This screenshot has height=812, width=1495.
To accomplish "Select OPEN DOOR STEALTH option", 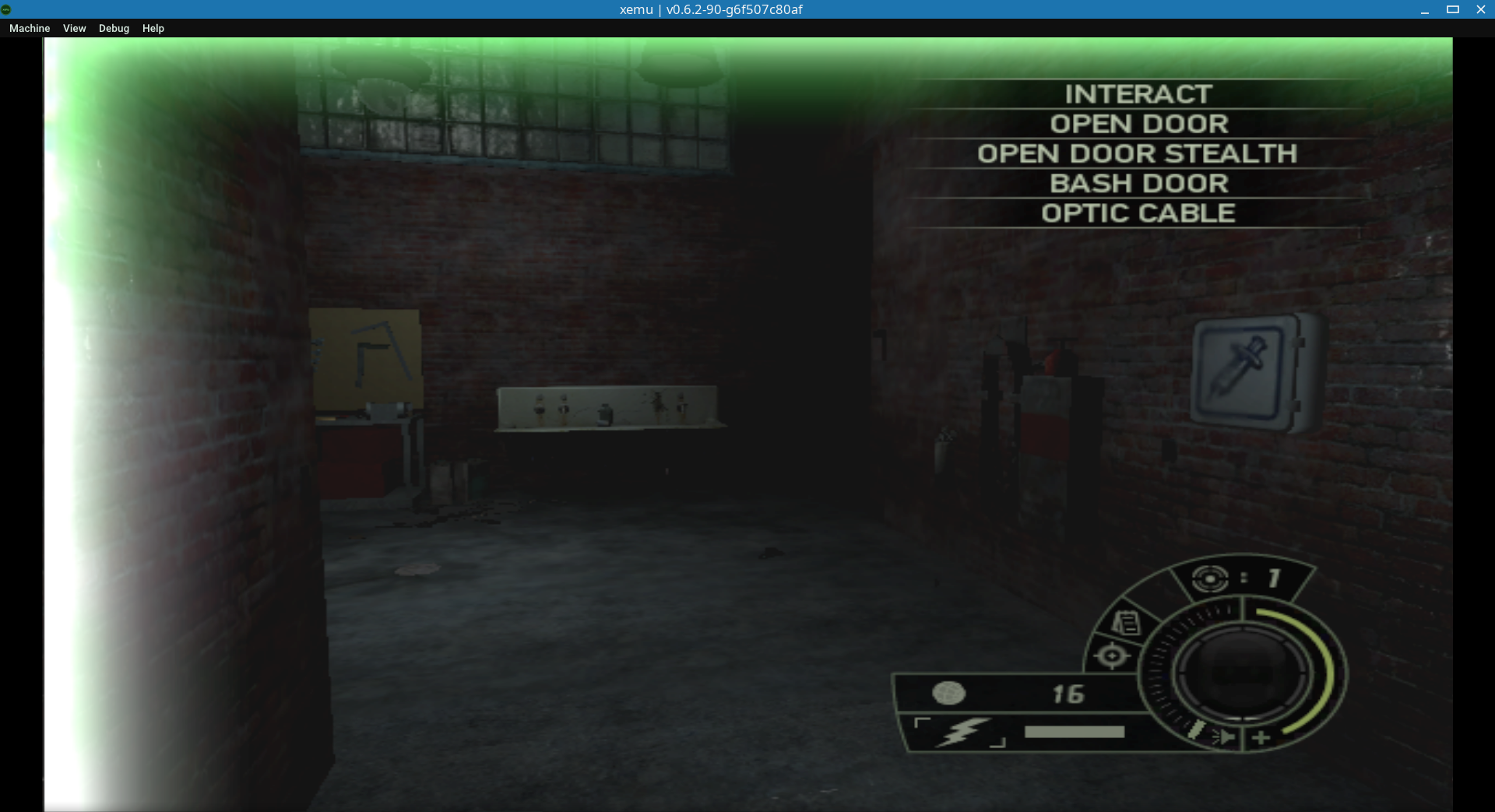I will [1138, 153].
